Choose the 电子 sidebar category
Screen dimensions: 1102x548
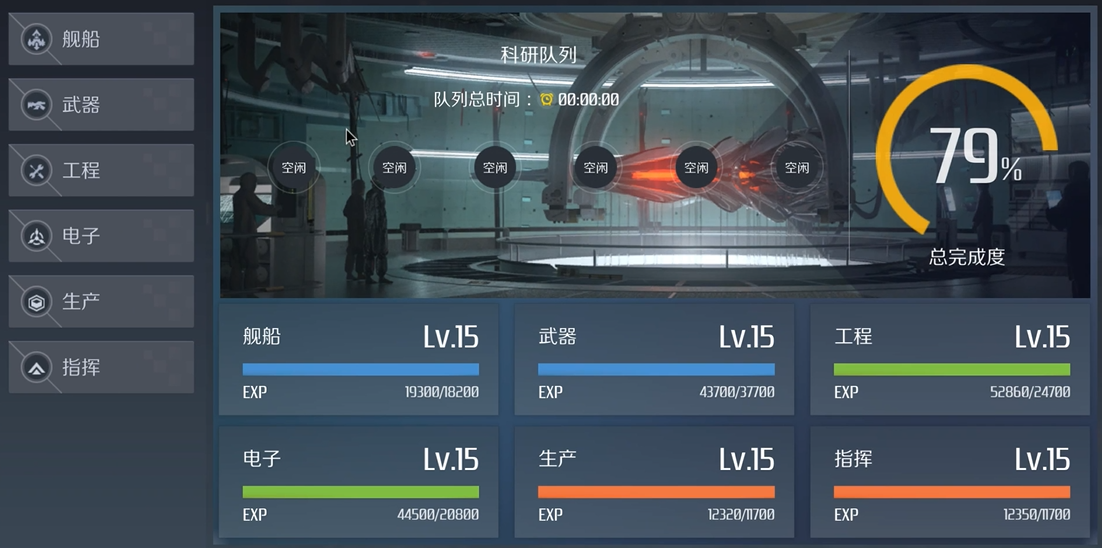click(x=100, y=237)
